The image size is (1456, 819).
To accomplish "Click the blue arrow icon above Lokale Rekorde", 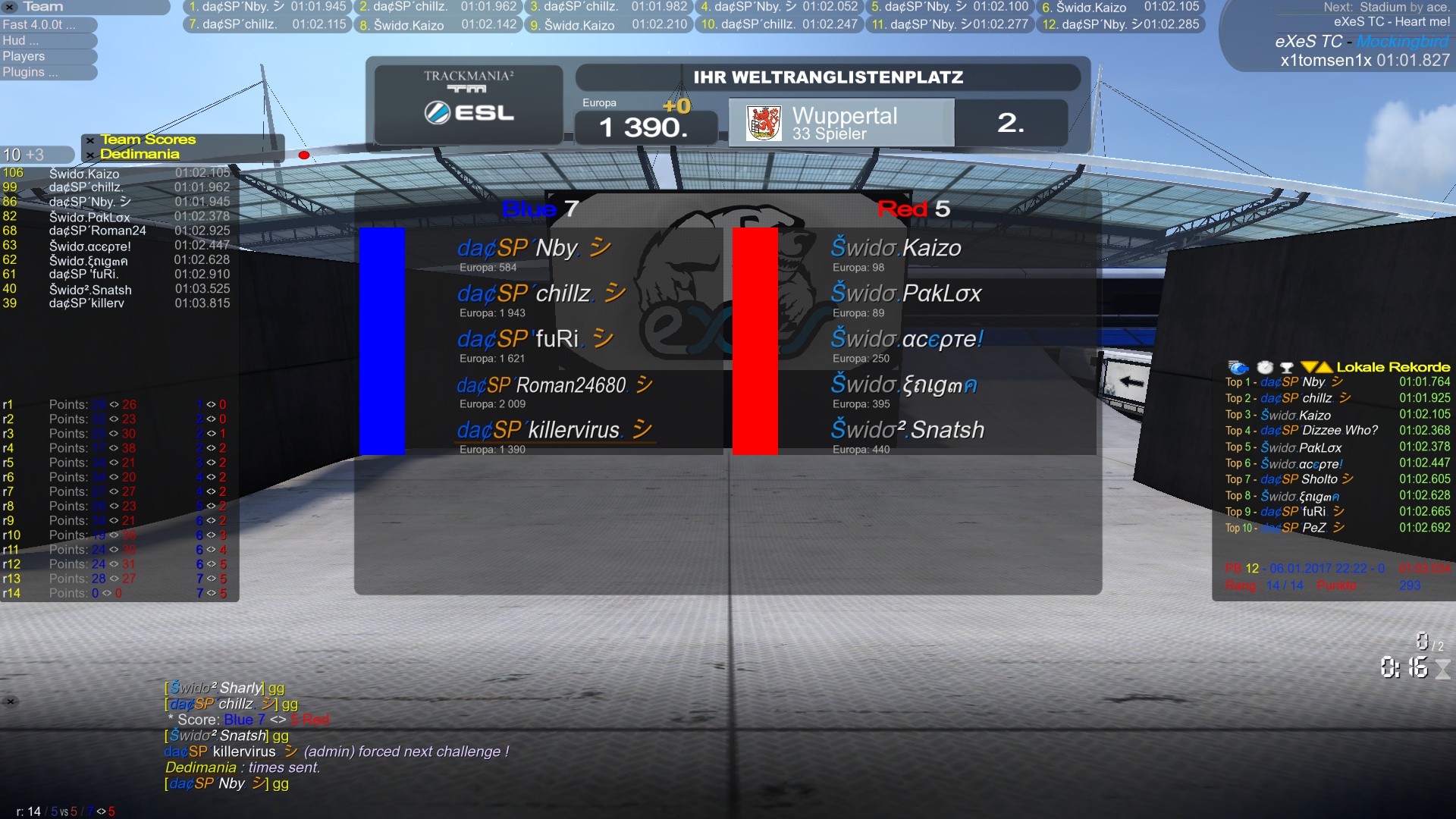I will click(1238, 367).
